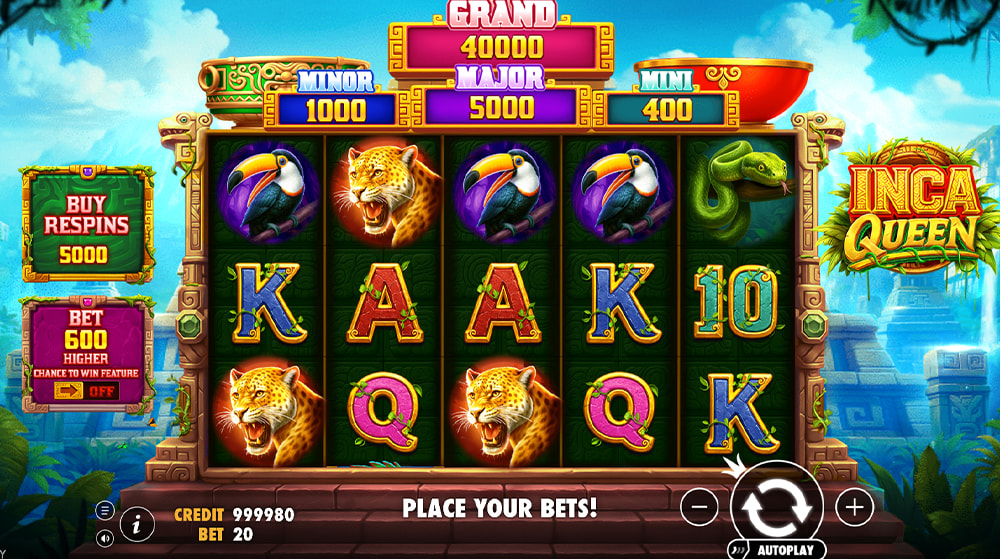This screenshot has width=1000, height=559.
Task: Open the hamburger menu icon
Action: click(105, 509)
